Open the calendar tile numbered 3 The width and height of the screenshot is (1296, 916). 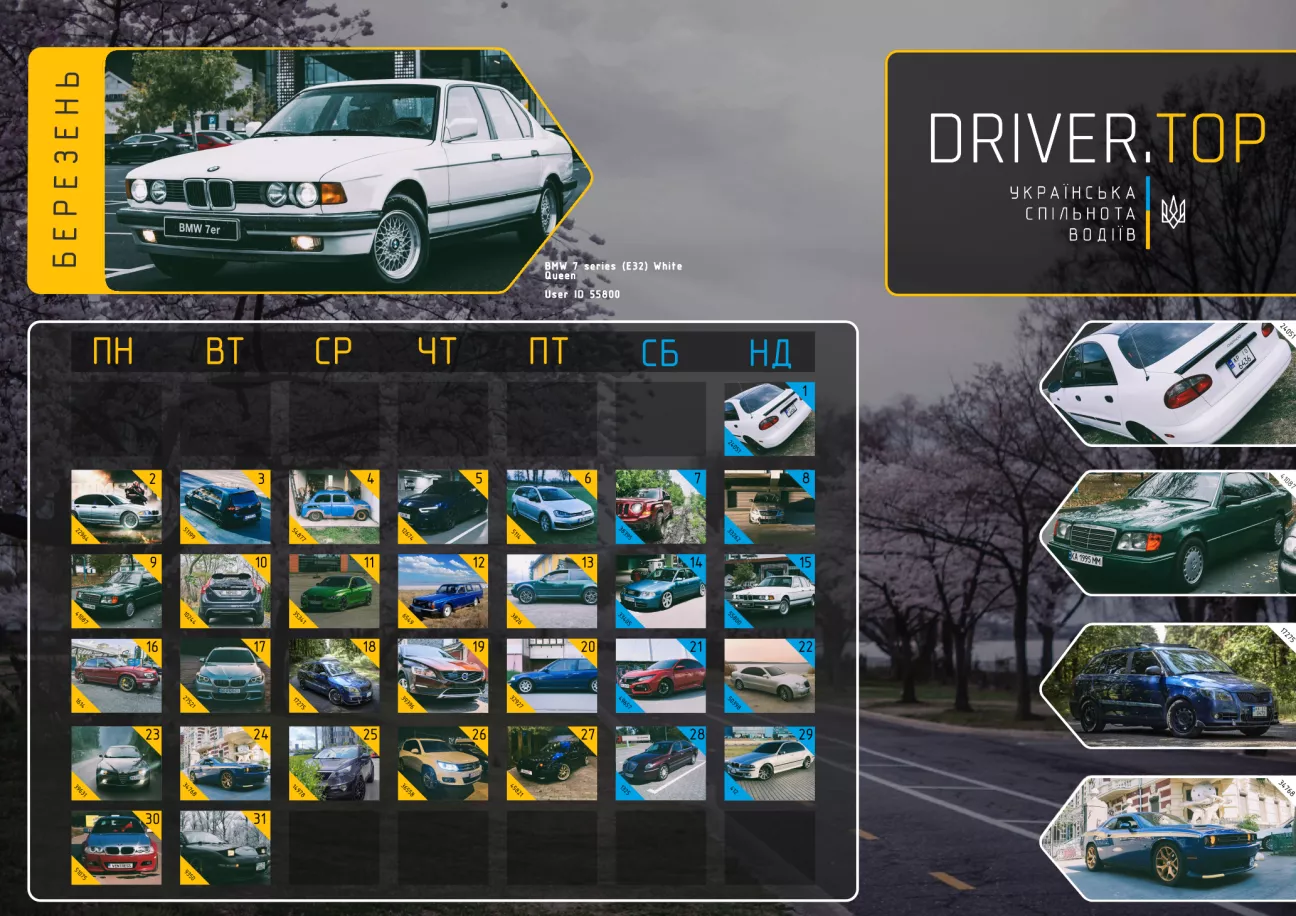pyautogui.click(x=225, y=507)
